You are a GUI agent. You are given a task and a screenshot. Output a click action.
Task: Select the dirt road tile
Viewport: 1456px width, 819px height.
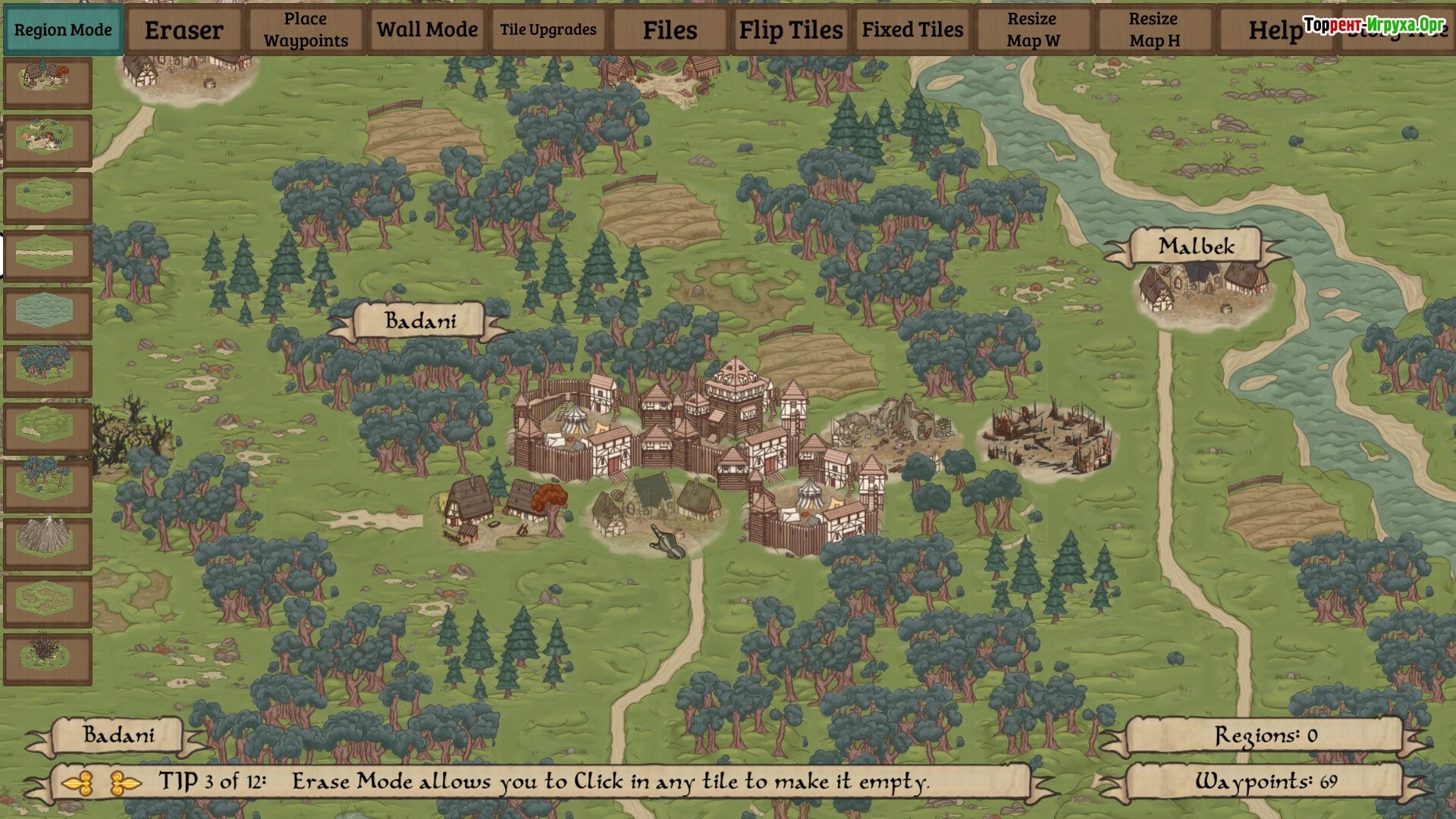(x=48, y=254)
